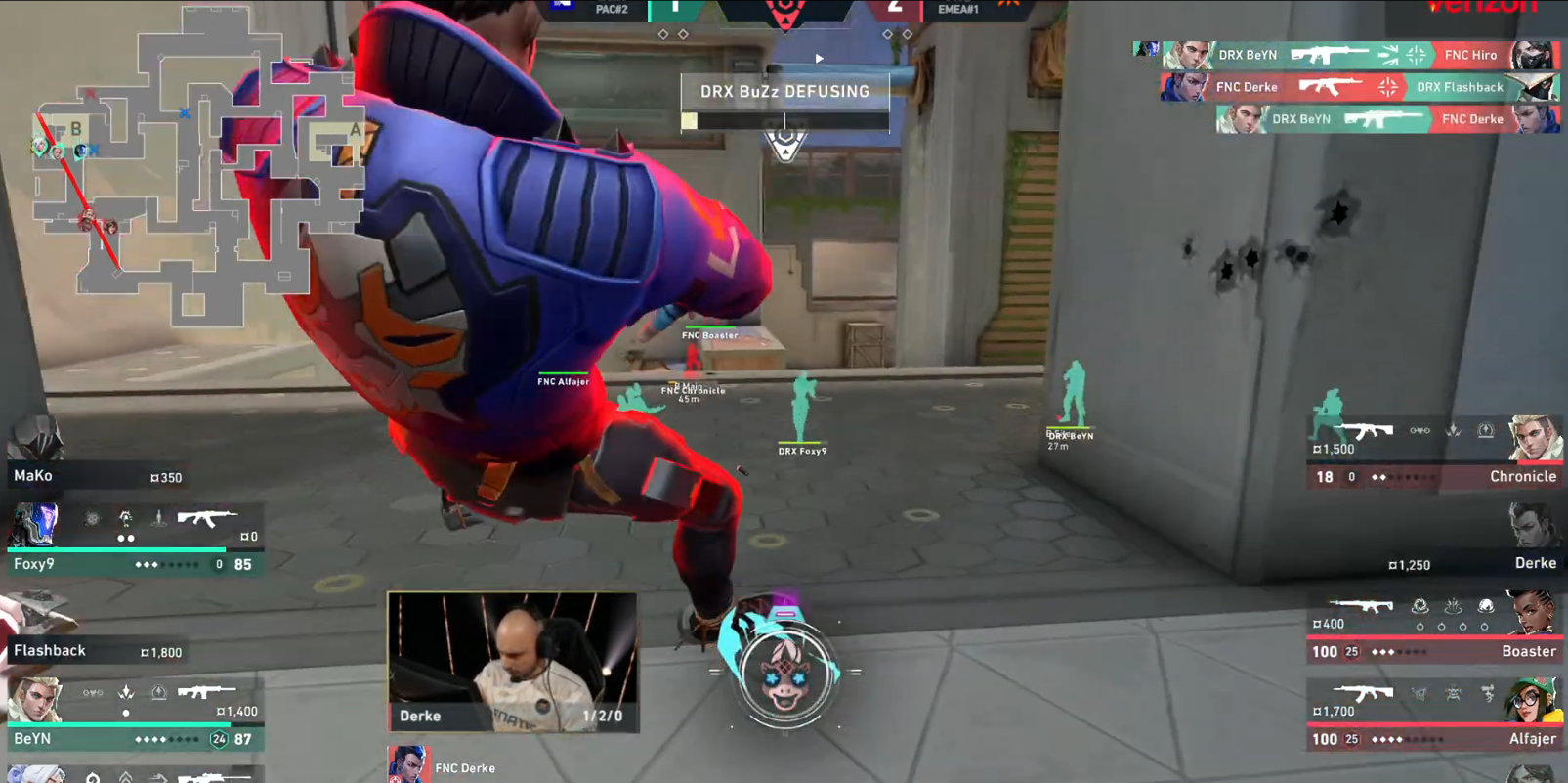Click the ultimate ability icon at bottom center
This screenshot has width=1568, height=783.
pos(785,673)
